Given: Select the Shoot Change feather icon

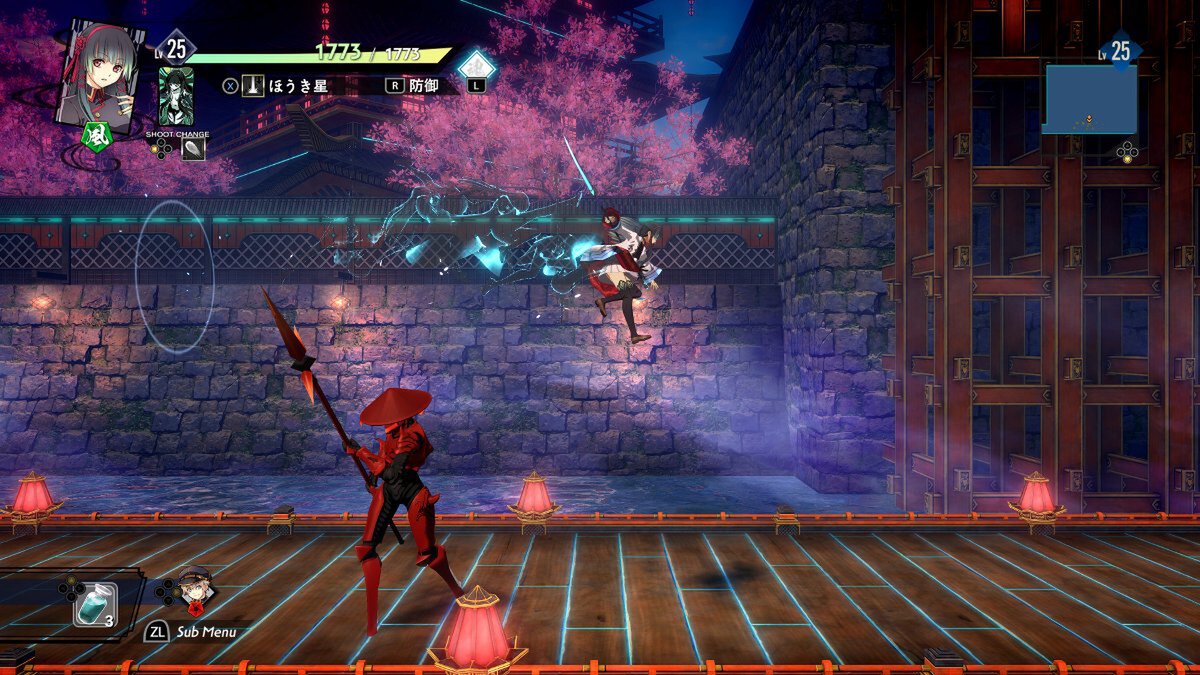Looking at the screenshot, I should point(193,148).
